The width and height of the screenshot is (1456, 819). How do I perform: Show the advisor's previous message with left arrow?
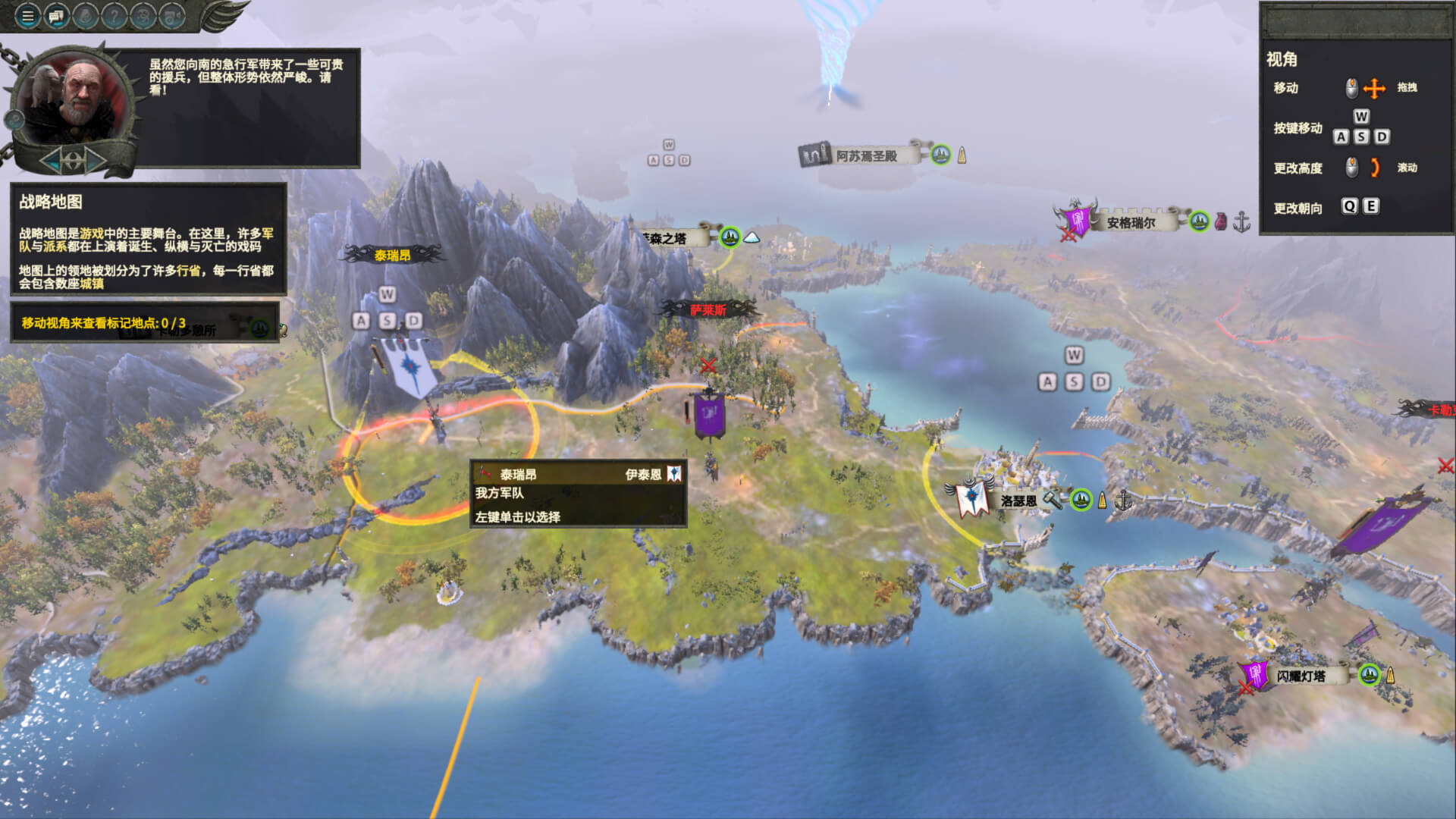pyautogui.click(x=50, y=160)
